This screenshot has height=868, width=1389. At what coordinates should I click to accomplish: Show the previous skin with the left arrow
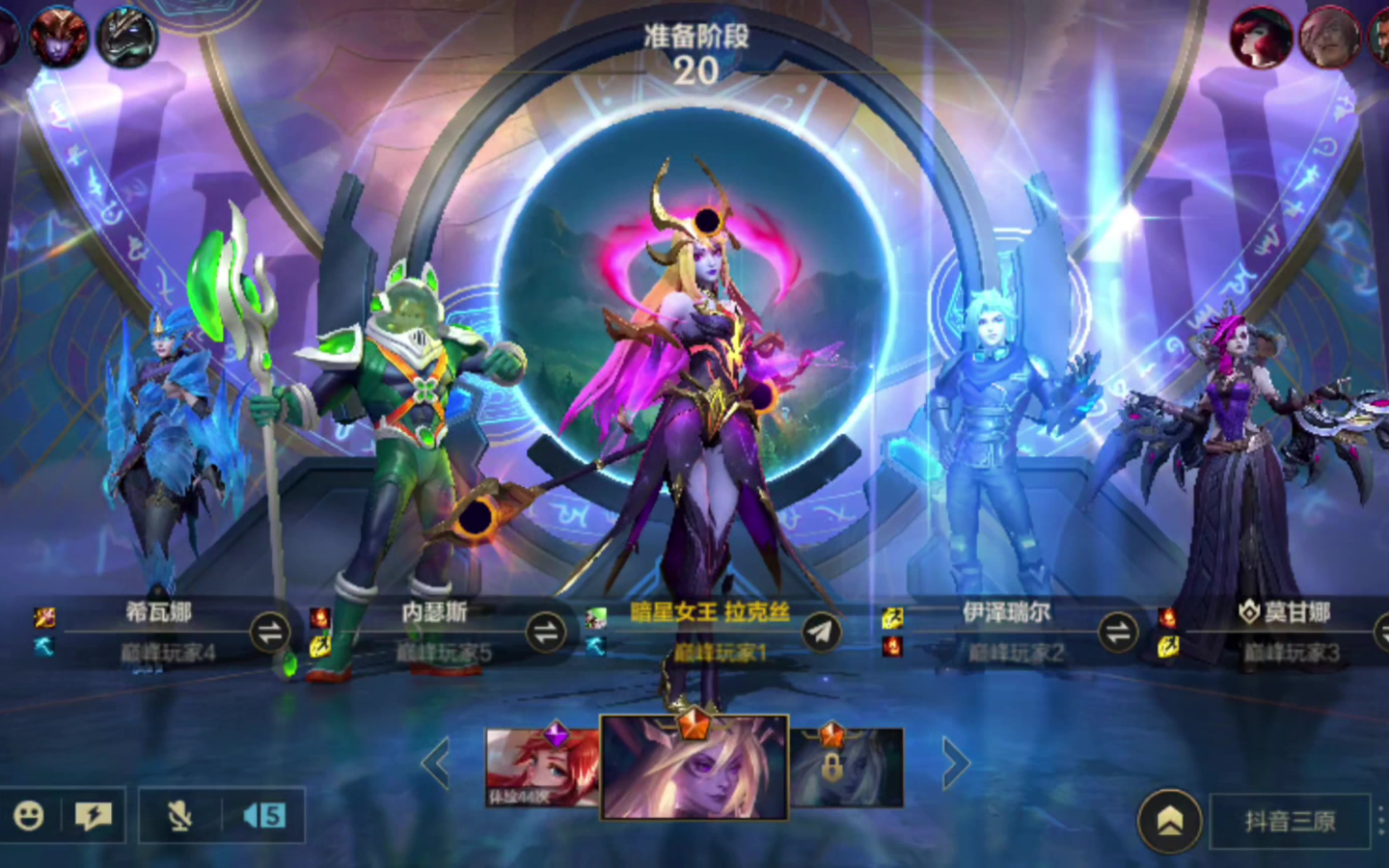(436, 764)
